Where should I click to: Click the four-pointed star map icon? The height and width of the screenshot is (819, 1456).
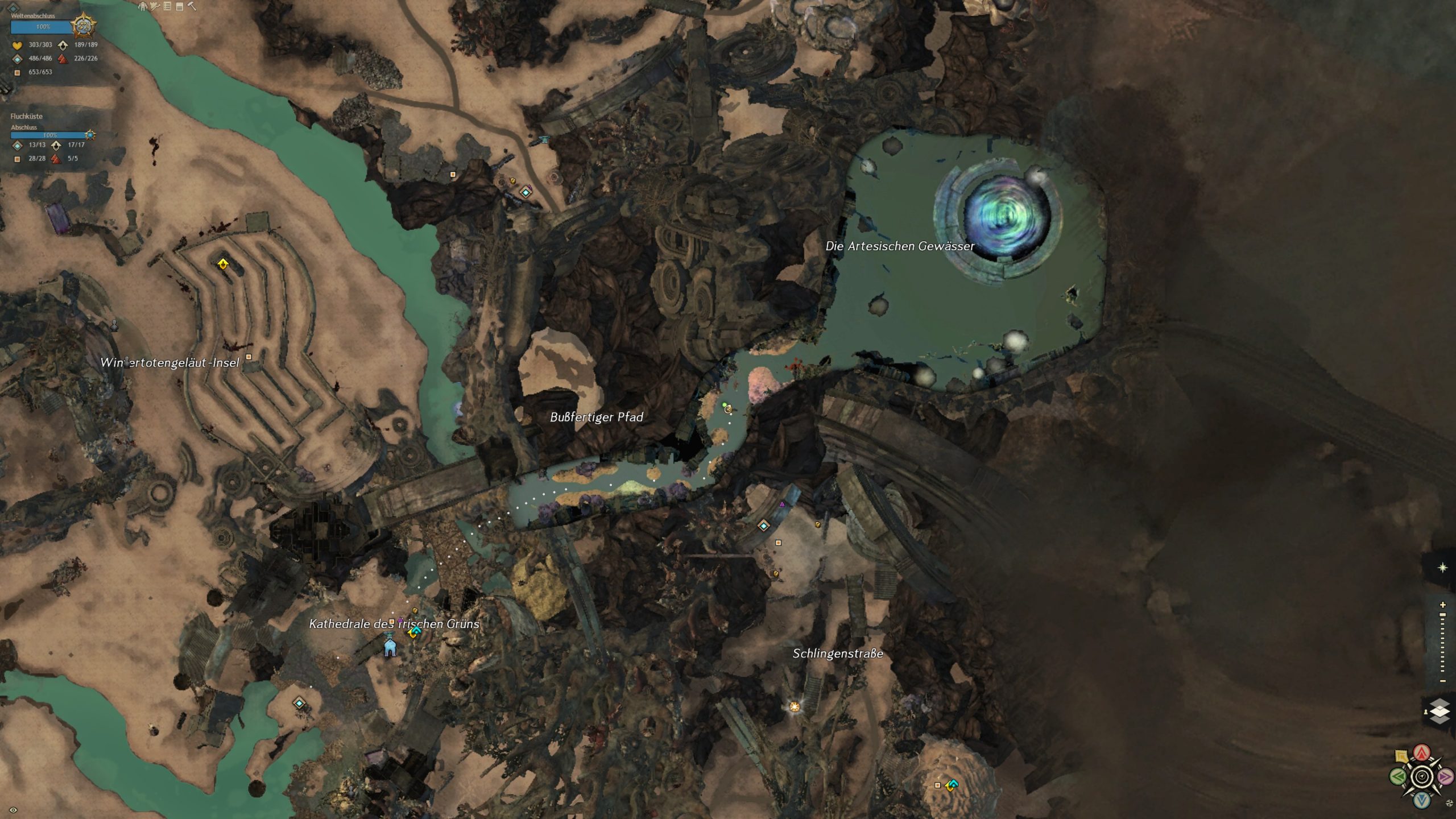[1443, 568]
